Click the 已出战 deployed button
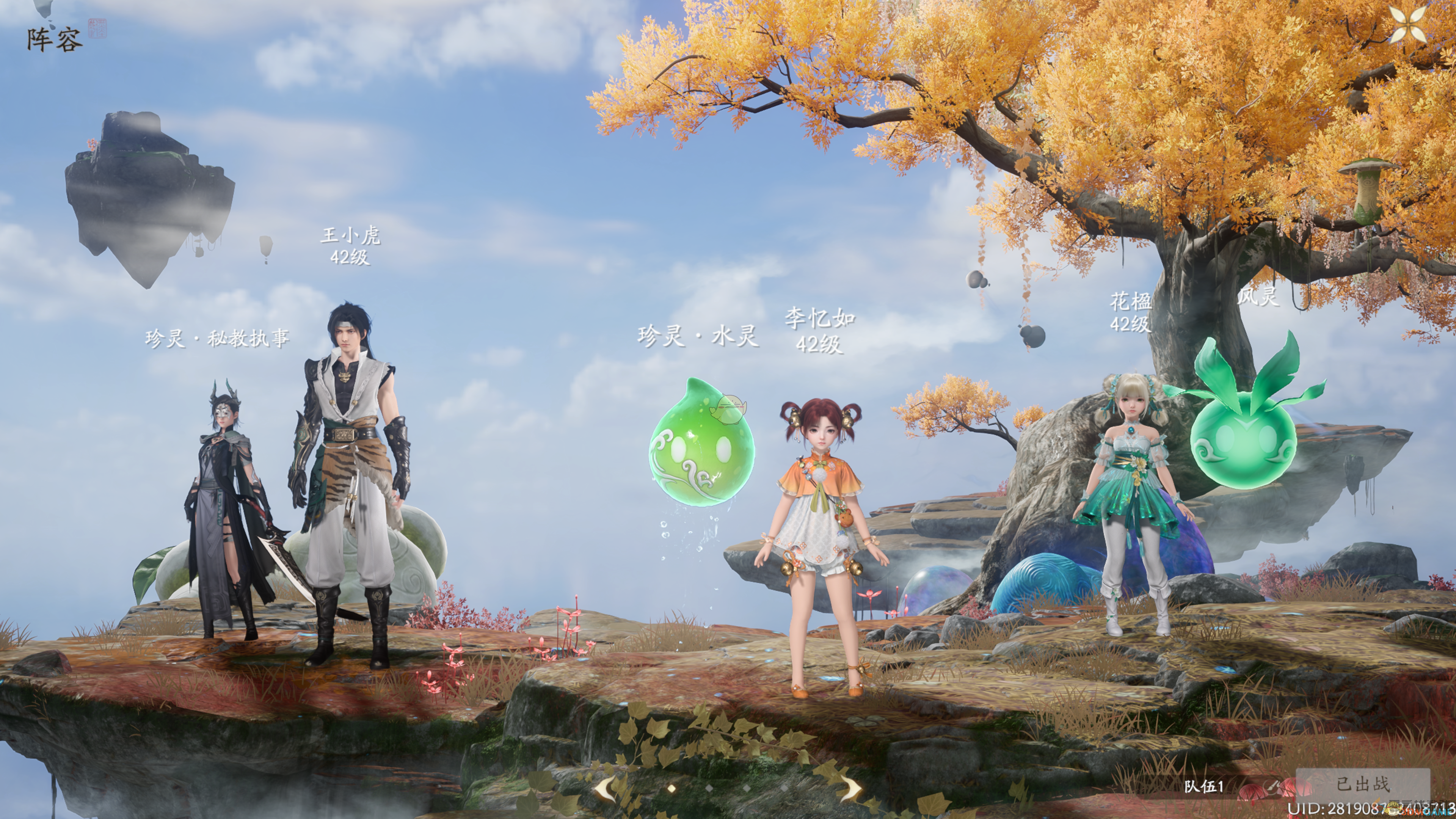The image size is (1456, 819). coord(1363,784)
